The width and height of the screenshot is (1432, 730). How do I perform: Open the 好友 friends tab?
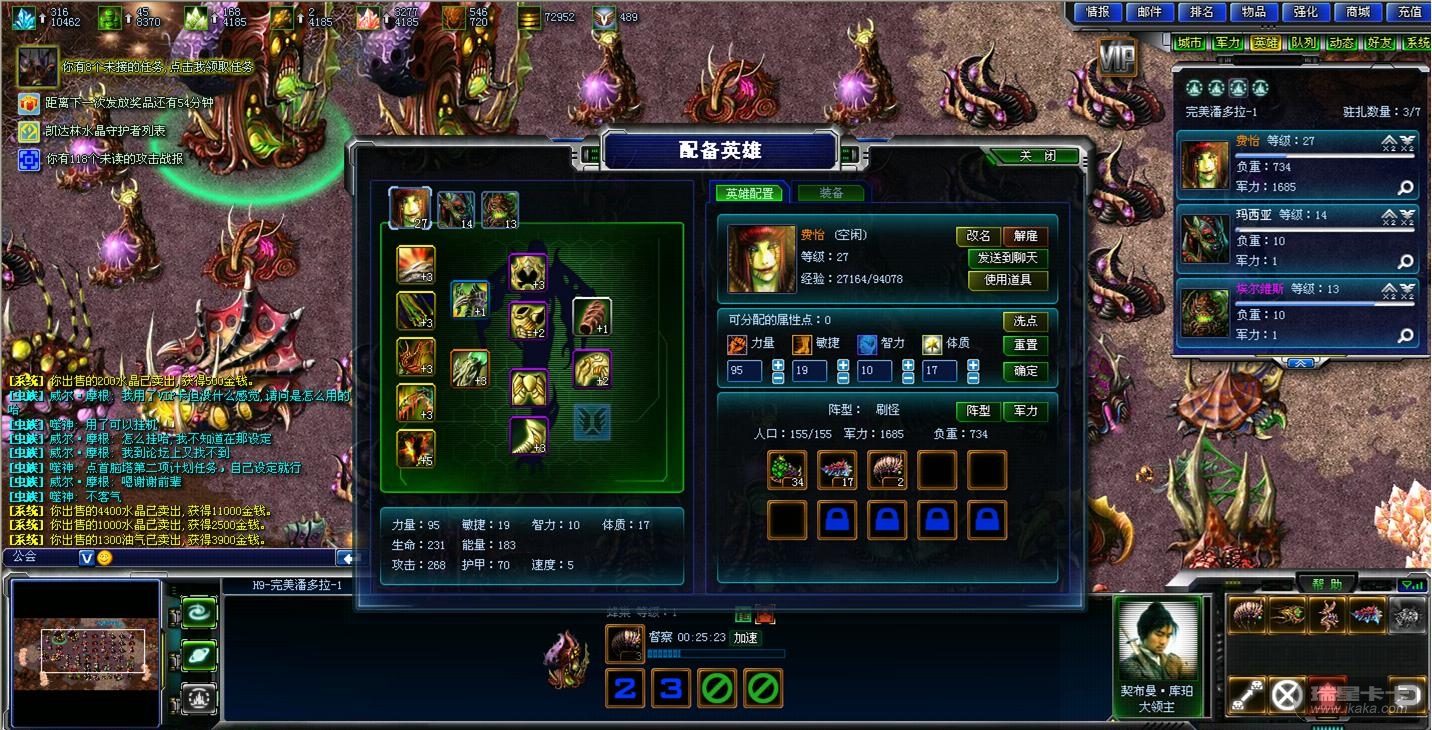[x=1380, y=43]
